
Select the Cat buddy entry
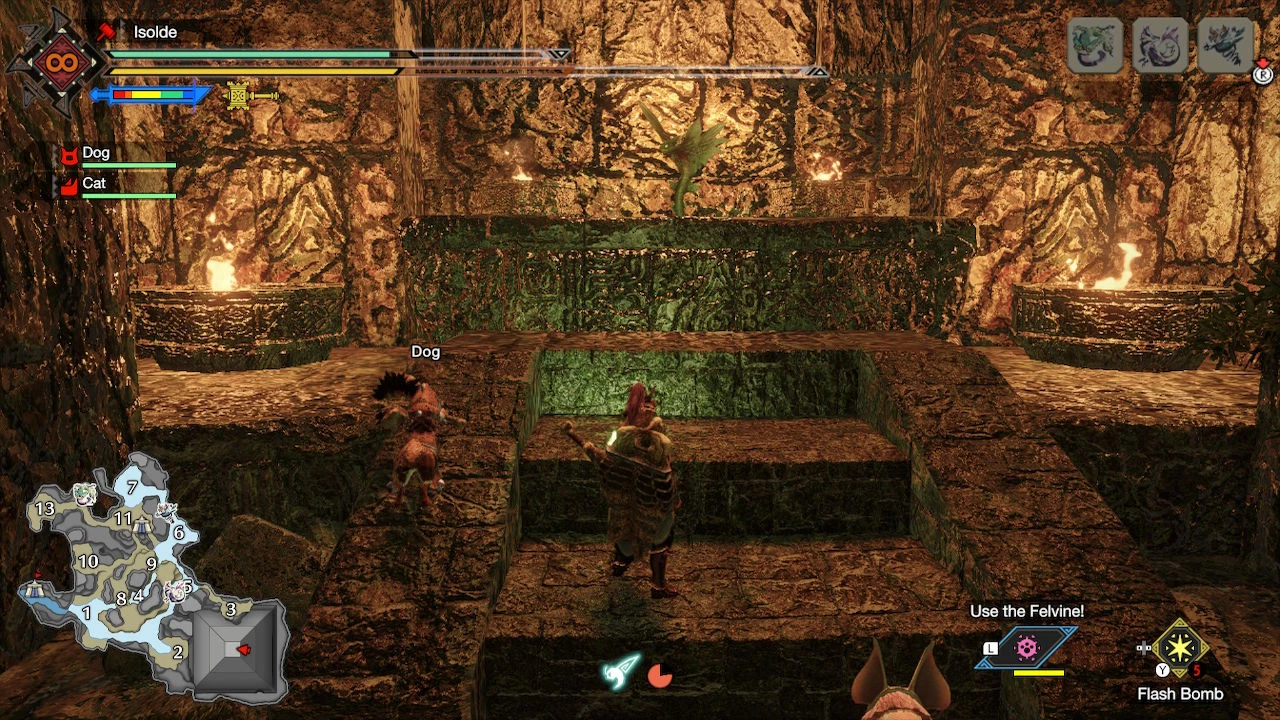point(94,185)
